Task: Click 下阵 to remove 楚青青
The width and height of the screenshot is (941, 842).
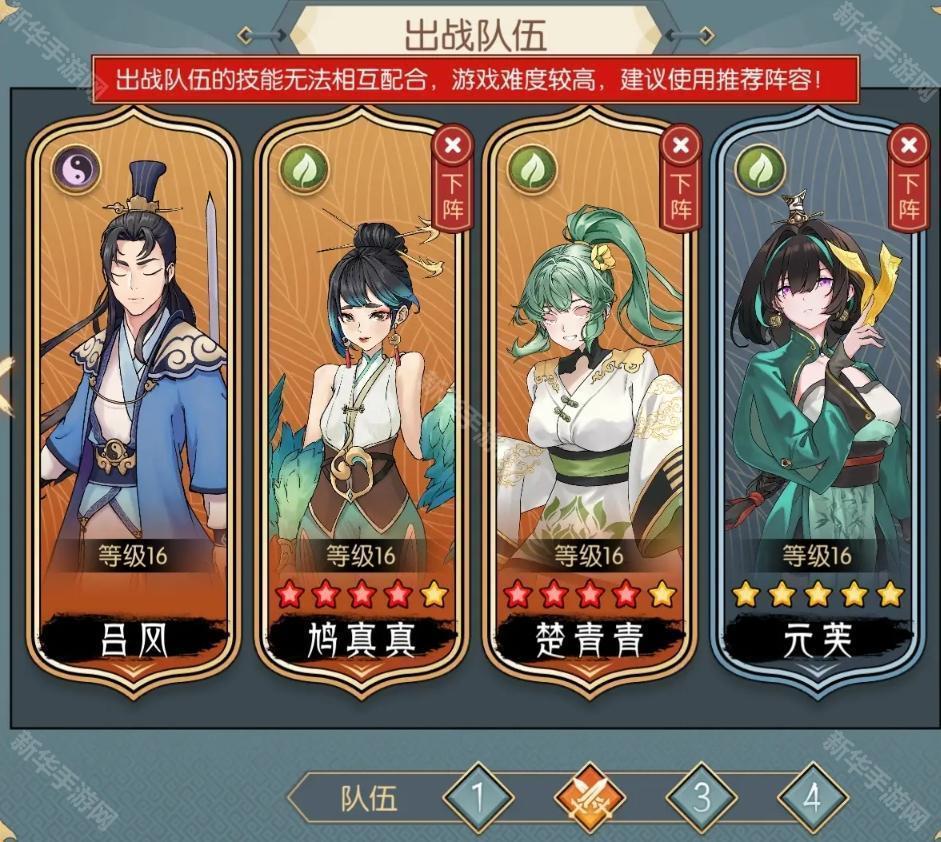Action: pos(681,180)
